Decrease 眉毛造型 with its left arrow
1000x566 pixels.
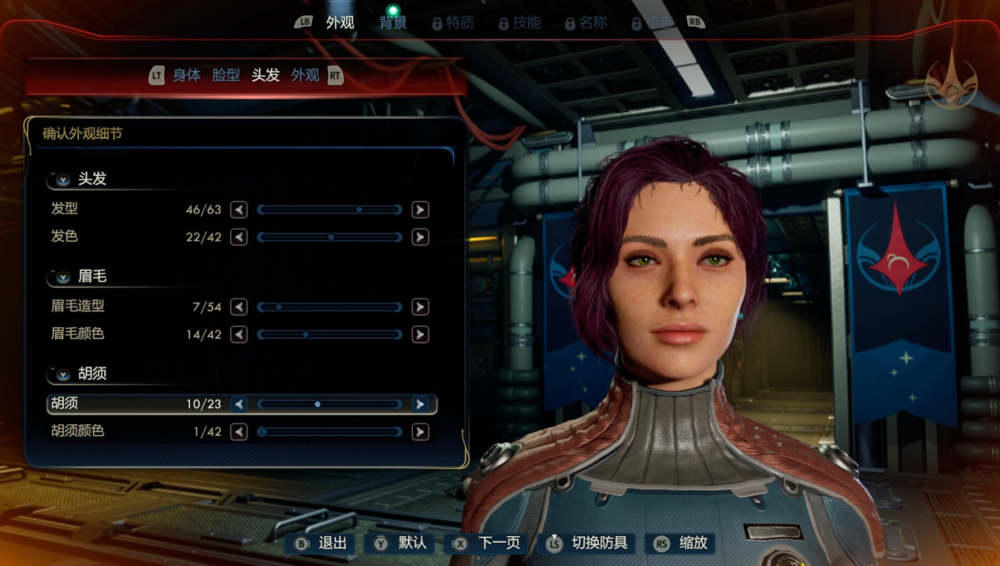(239, 307)
